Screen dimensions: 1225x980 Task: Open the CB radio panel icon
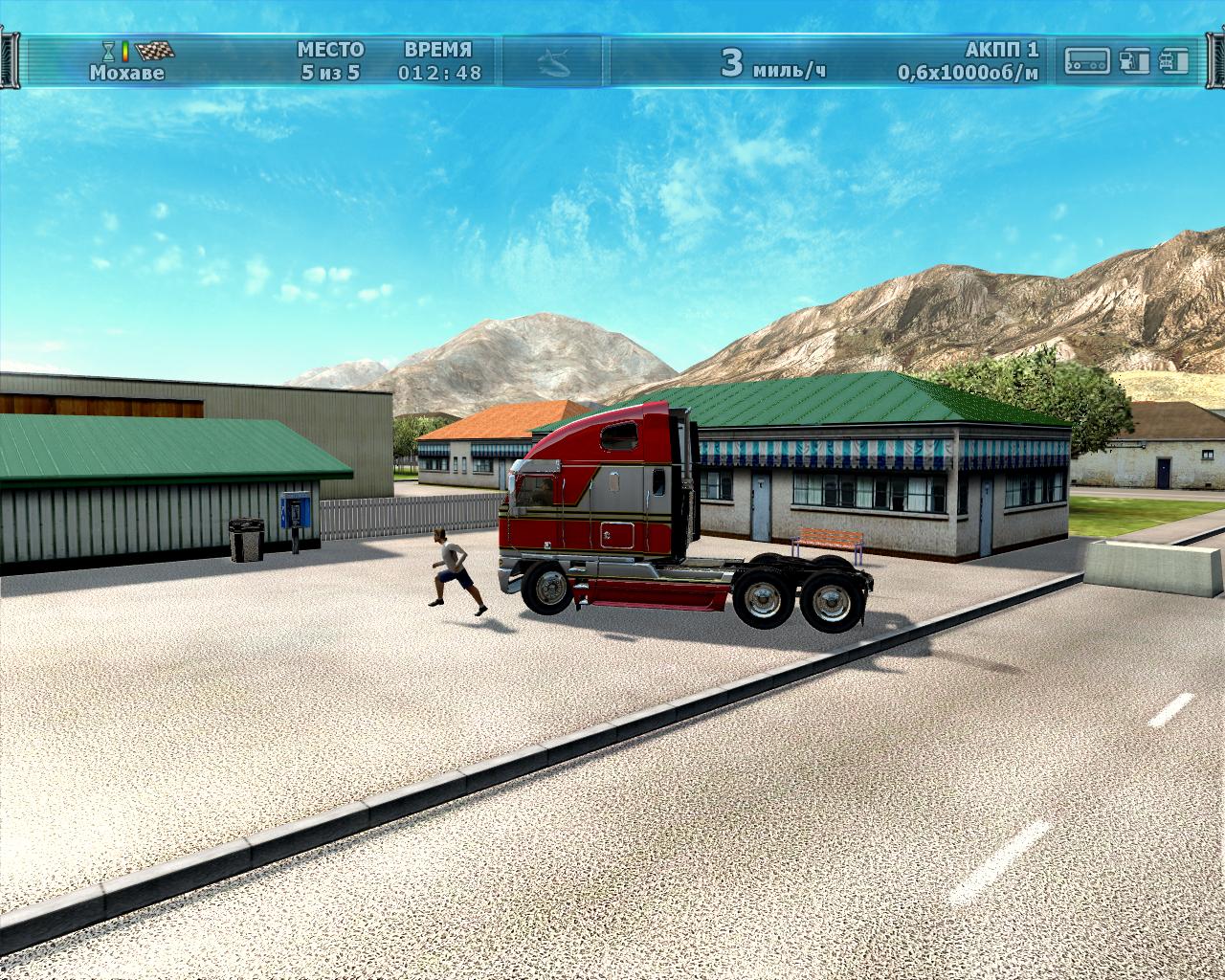point(1087,61)
